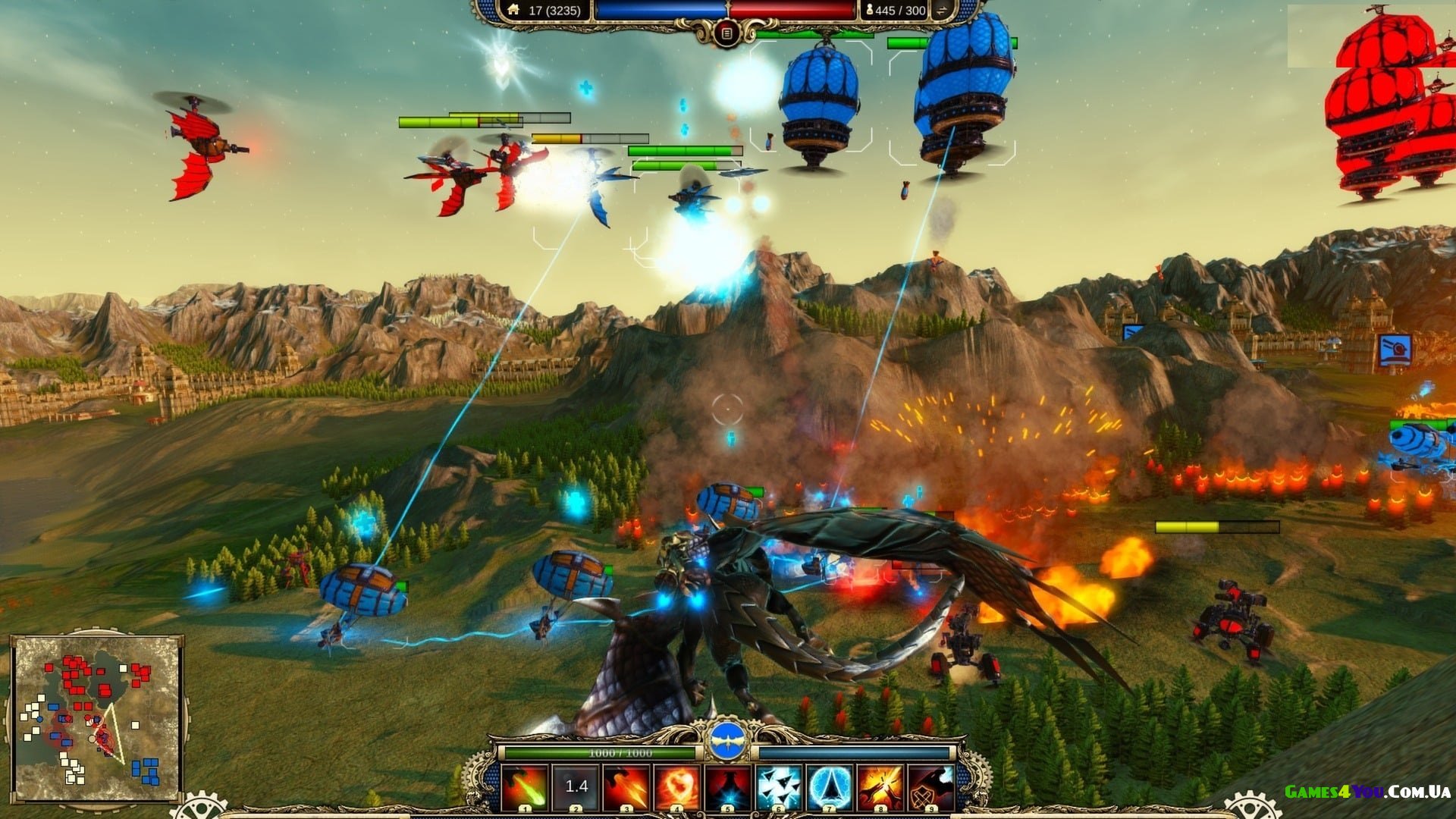This screenshot has height=819, width=1456.
Task: Click the battlefield minimap
Action: (96, 717)
